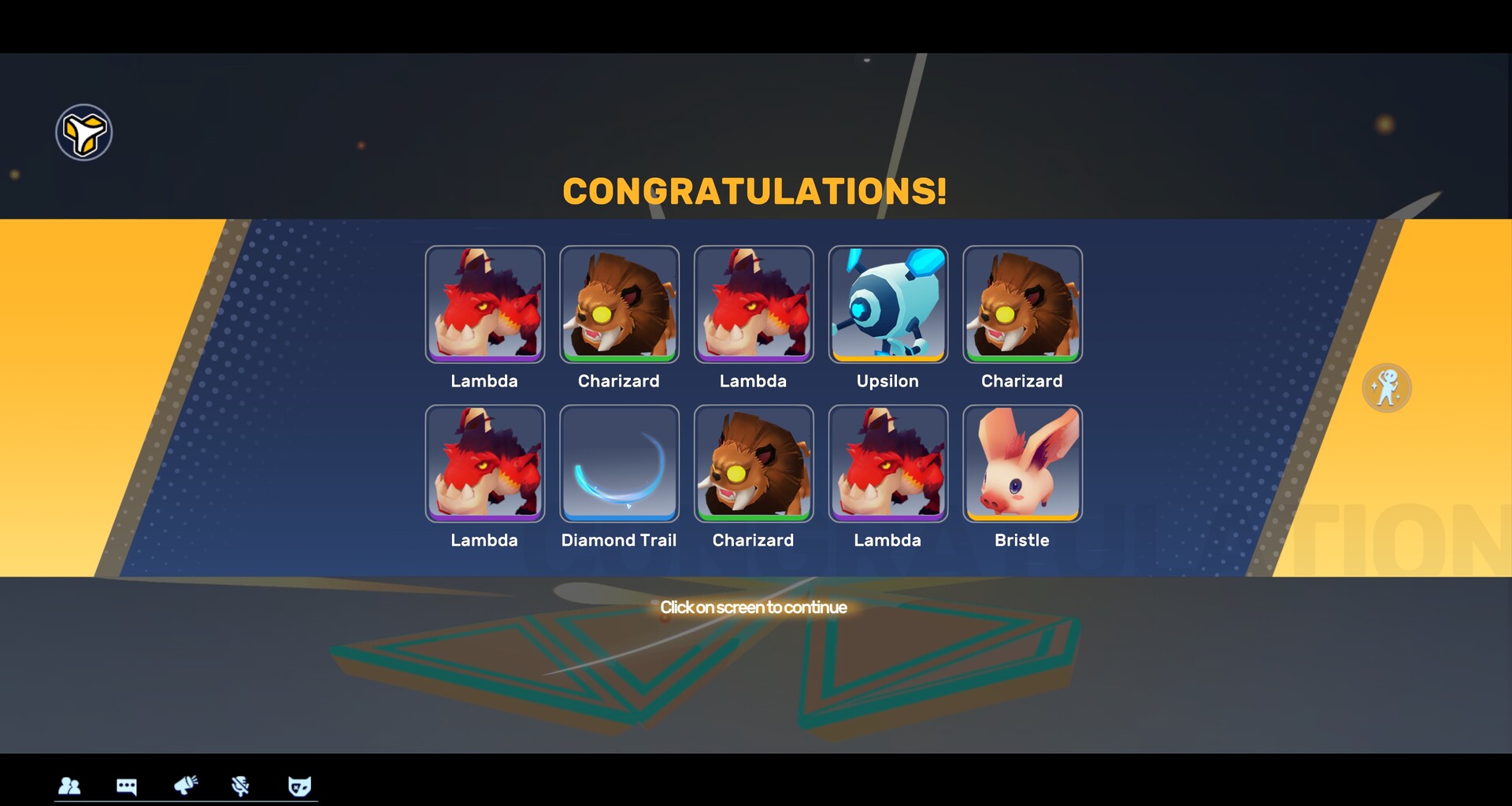Image resolution: width=1512 pixels, height=806 pixels.
Task: Click the Lambda card beside Bristle
Action: 888,463
